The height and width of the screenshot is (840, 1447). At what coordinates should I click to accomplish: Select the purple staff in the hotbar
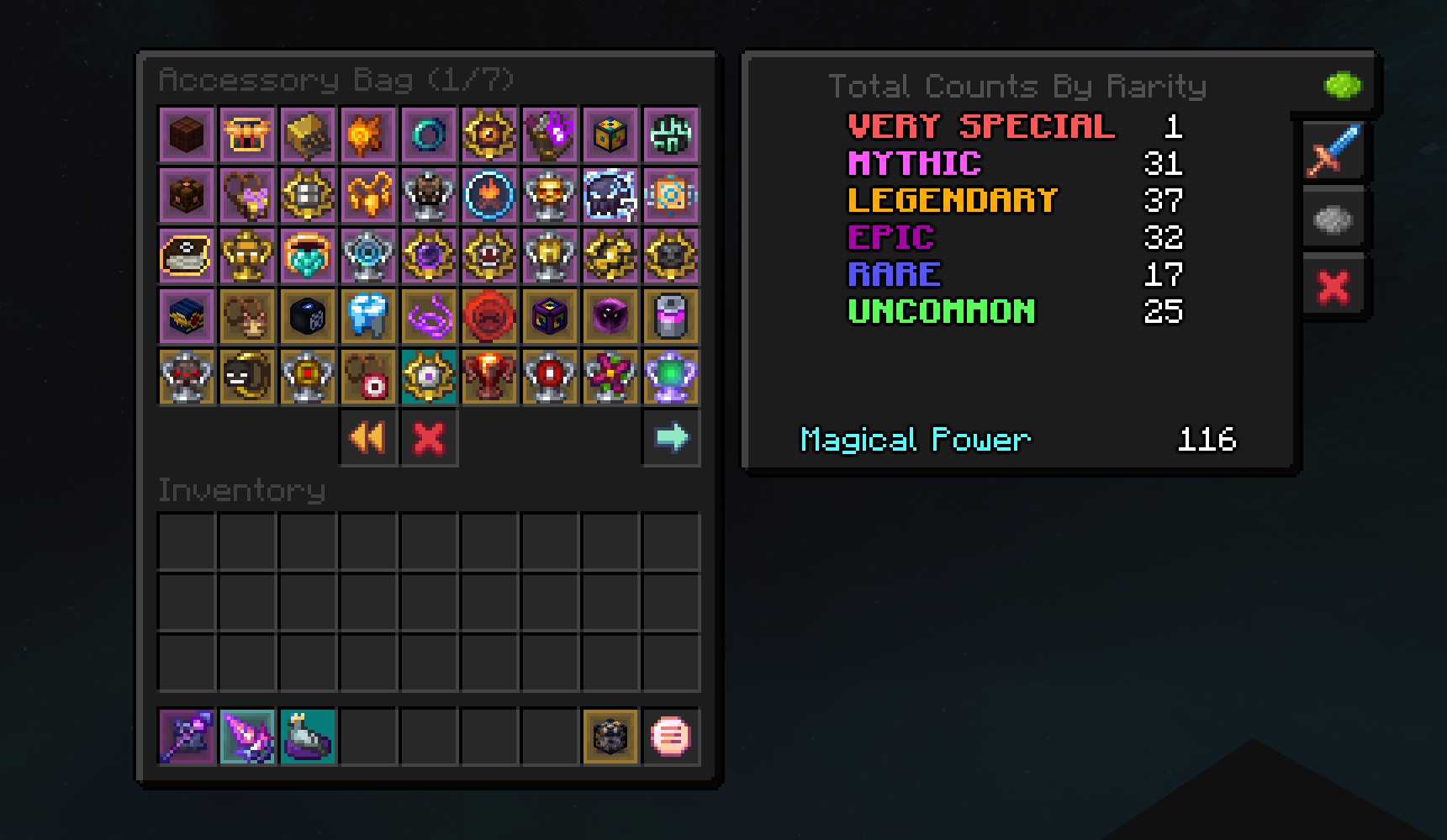click(187, 737)
